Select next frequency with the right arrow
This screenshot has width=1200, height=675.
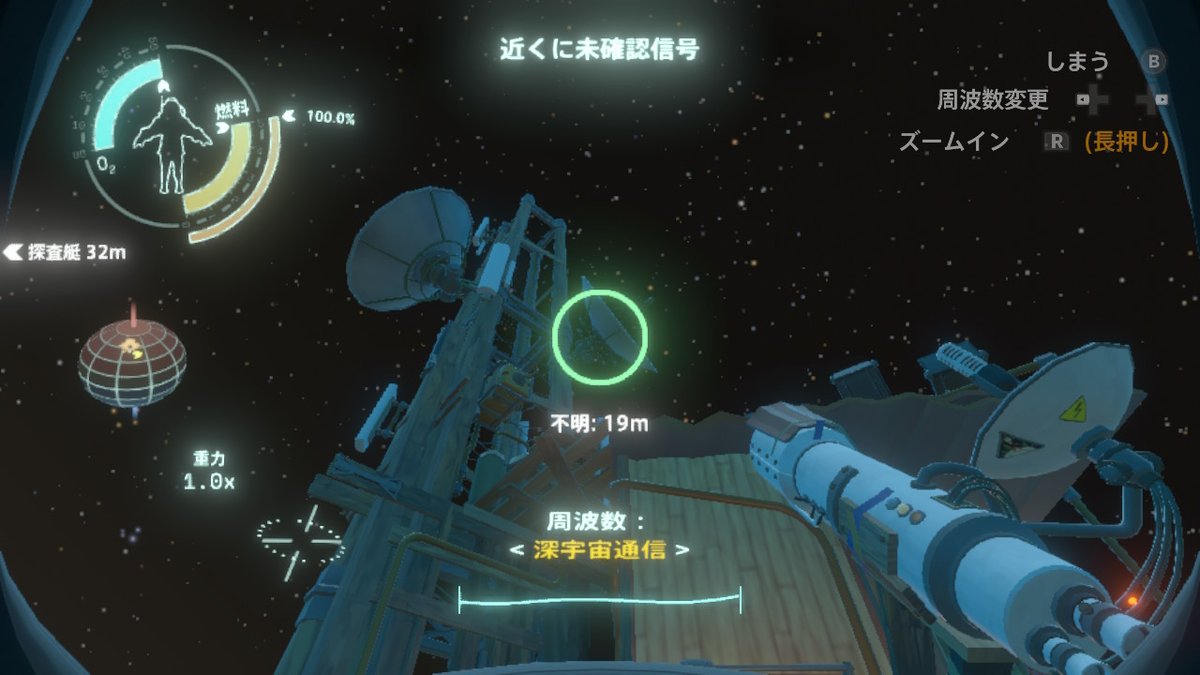tap(682, 550)
